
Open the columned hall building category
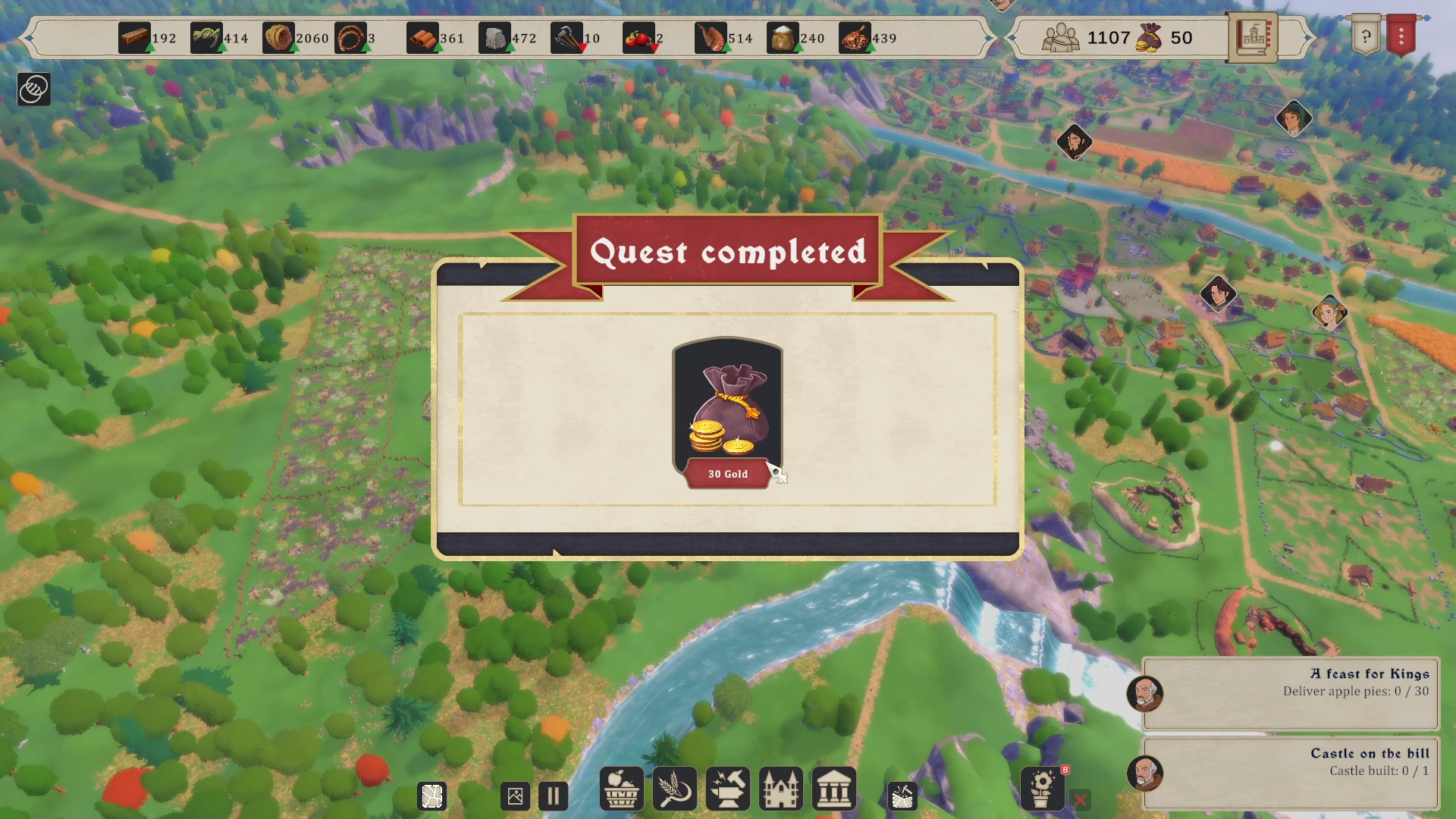[833, 789]
